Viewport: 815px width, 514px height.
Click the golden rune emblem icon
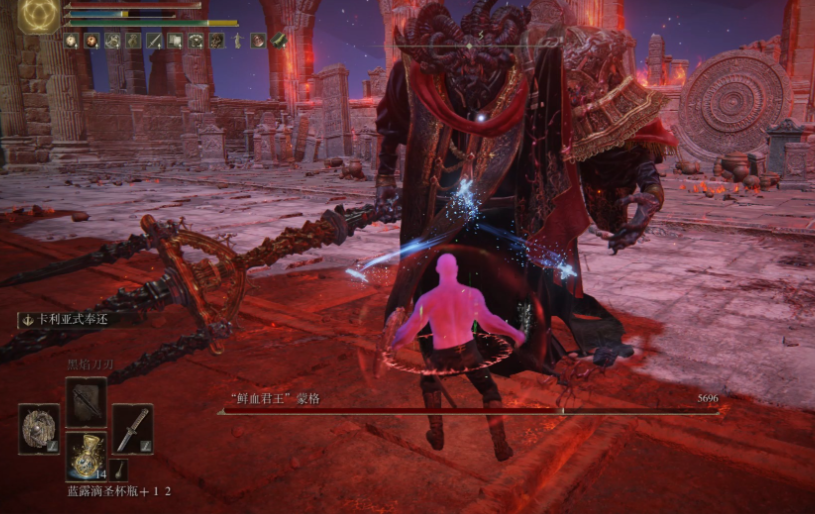39,15
